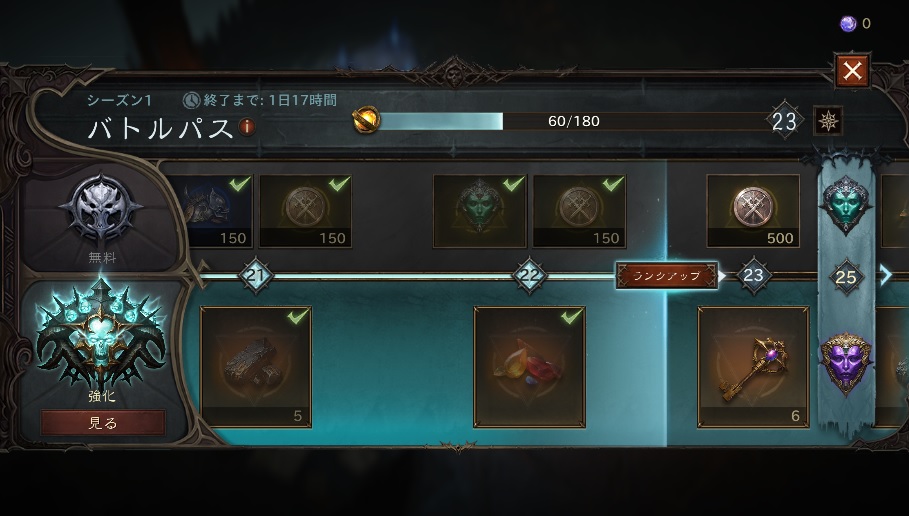
Task: Select the rank 21 timeline marker
Action: pyautogui.click(x=256, y=275)
